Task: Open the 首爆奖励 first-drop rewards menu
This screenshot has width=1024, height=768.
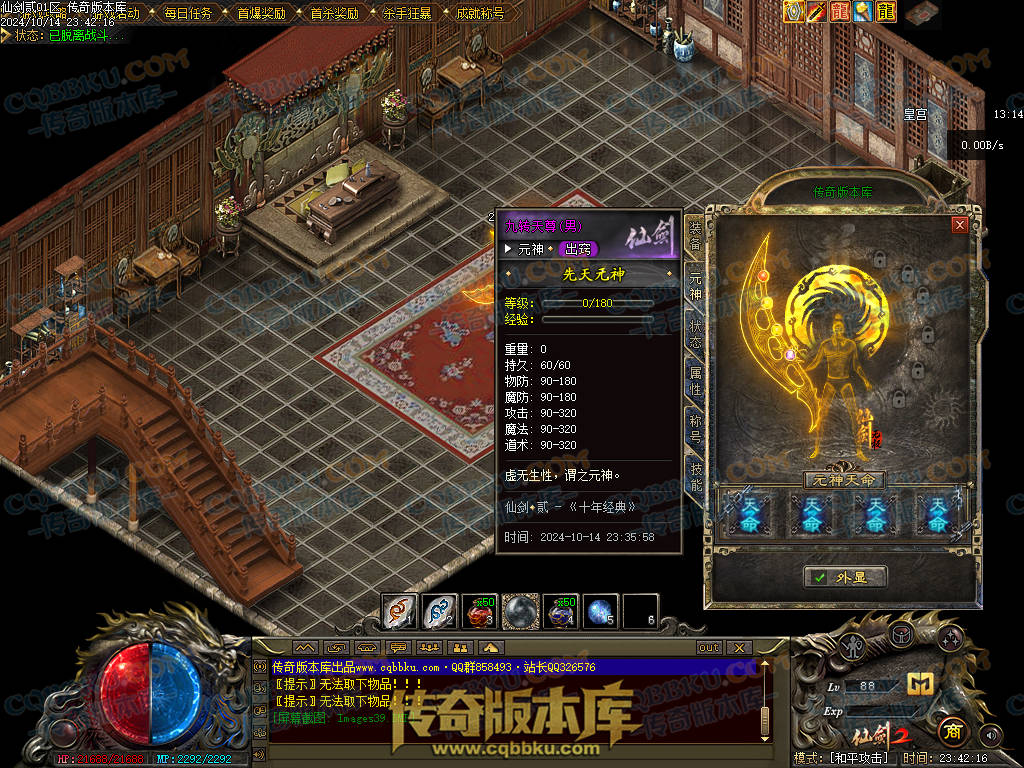Action: click(261, 14)
